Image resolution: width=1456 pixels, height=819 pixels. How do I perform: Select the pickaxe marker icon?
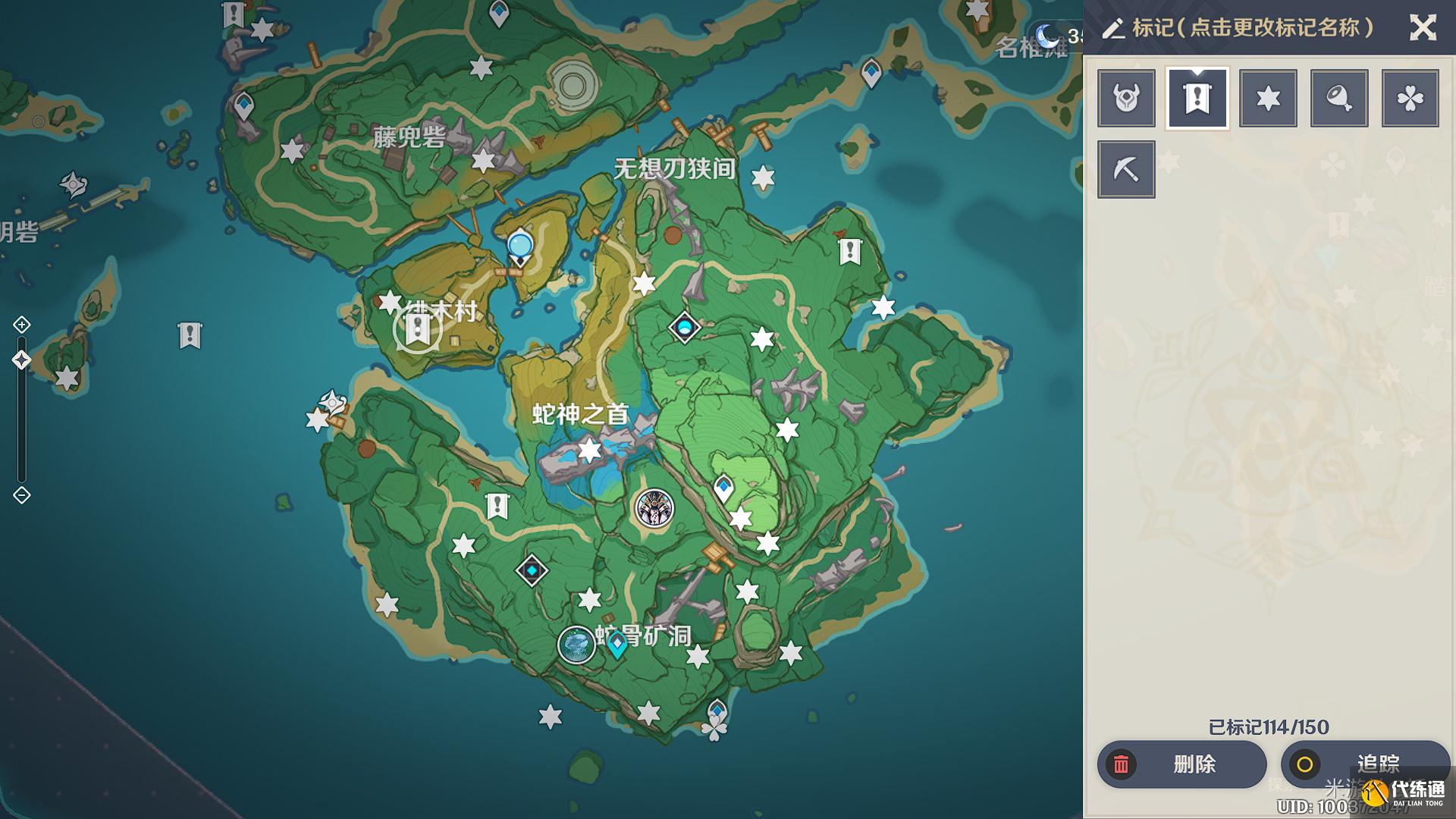pos(1126,169)
